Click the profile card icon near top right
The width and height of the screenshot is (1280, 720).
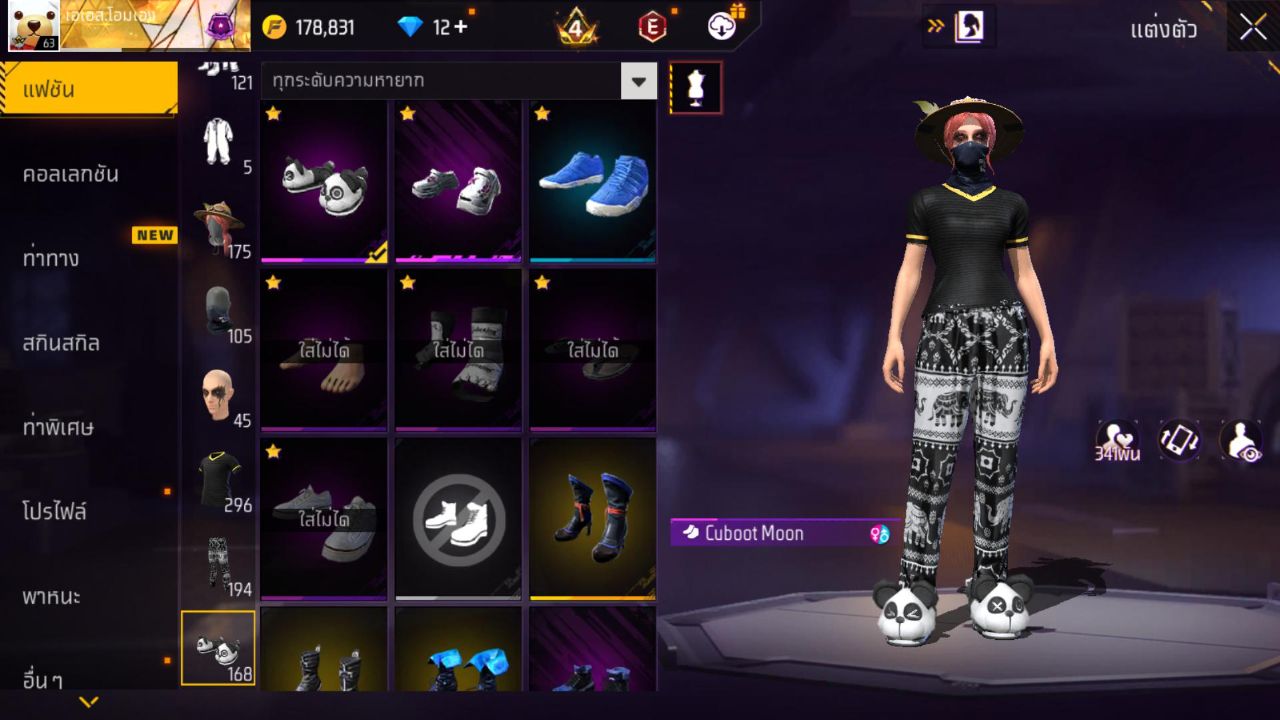(966, 28)
